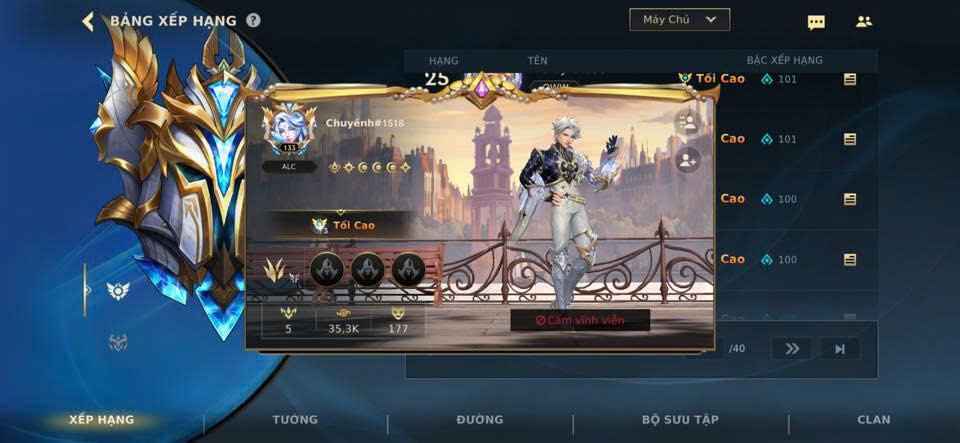Open the leaderboard help question mark
Screen dimensions: 960x443
click(253, 20)
